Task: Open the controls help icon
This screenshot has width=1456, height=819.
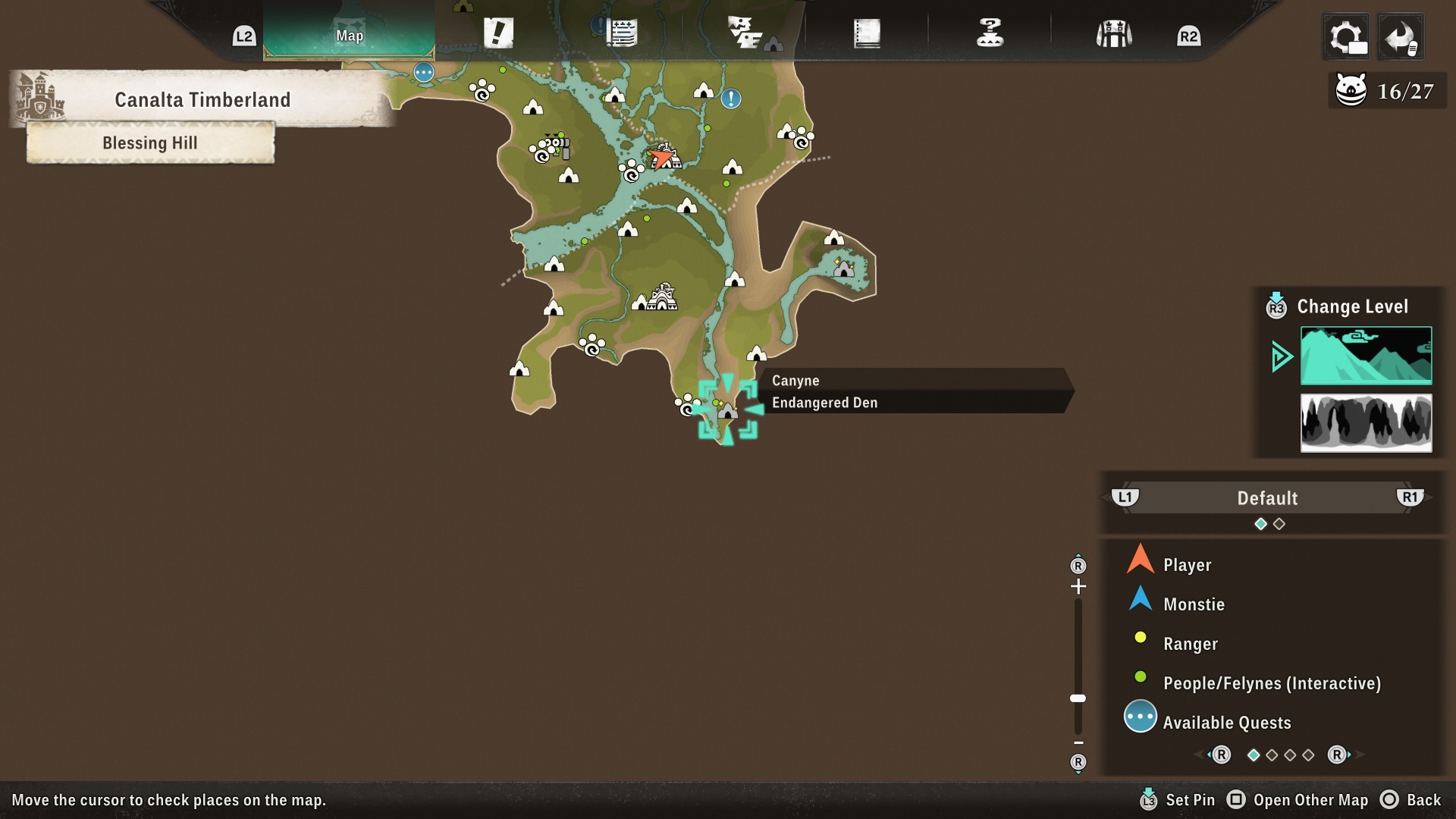Action: coord(990,32)
